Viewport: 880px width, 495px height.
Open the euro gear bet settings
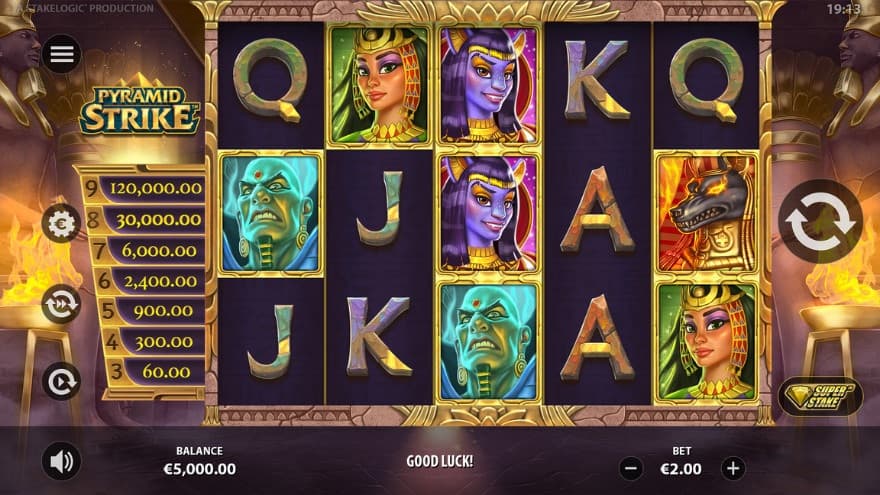pyautogui.click(x=62, y=223)
